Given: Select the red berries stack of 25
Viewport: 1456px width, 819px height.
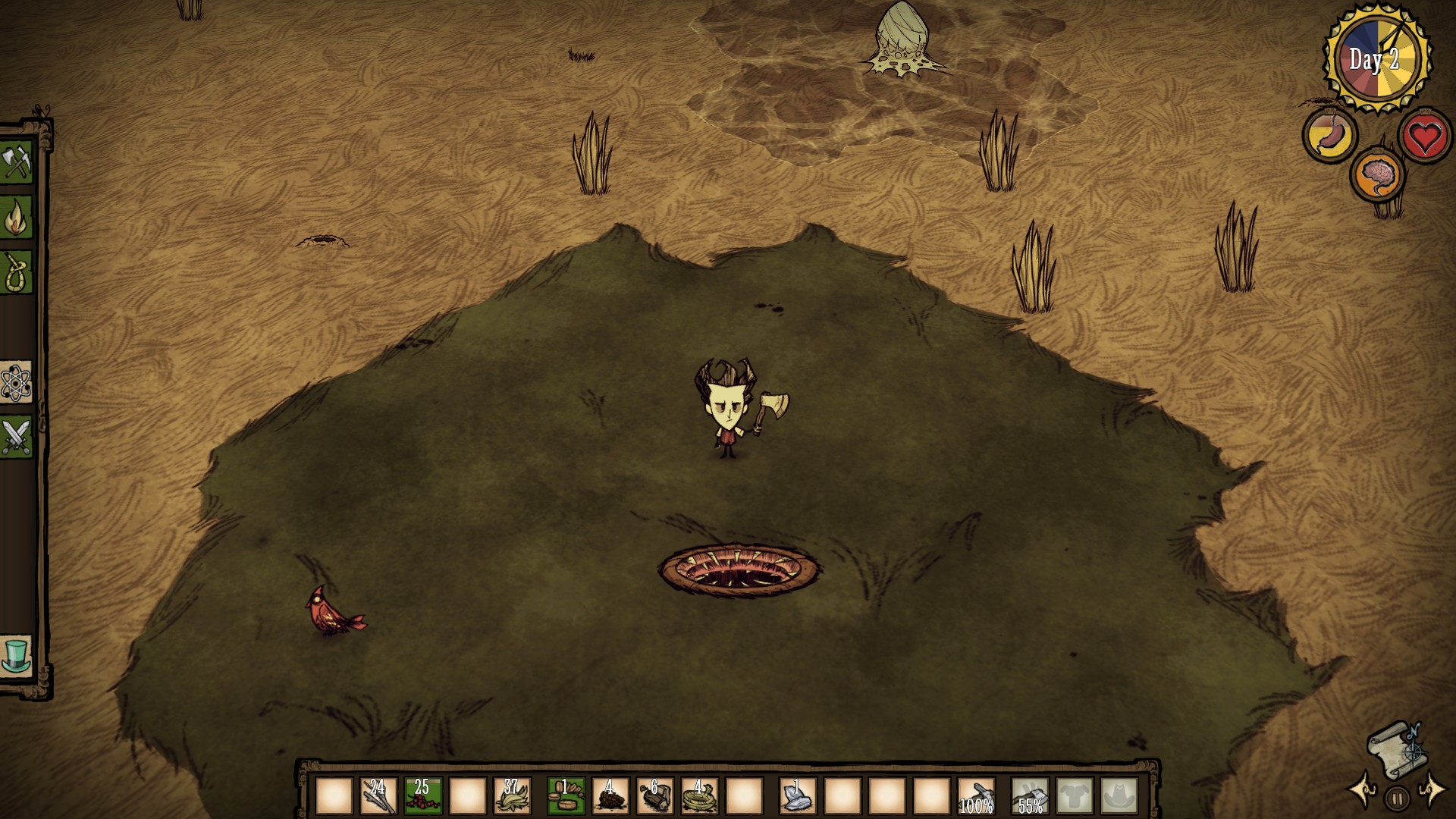Looking at the screenshot, I should [422, 796].
